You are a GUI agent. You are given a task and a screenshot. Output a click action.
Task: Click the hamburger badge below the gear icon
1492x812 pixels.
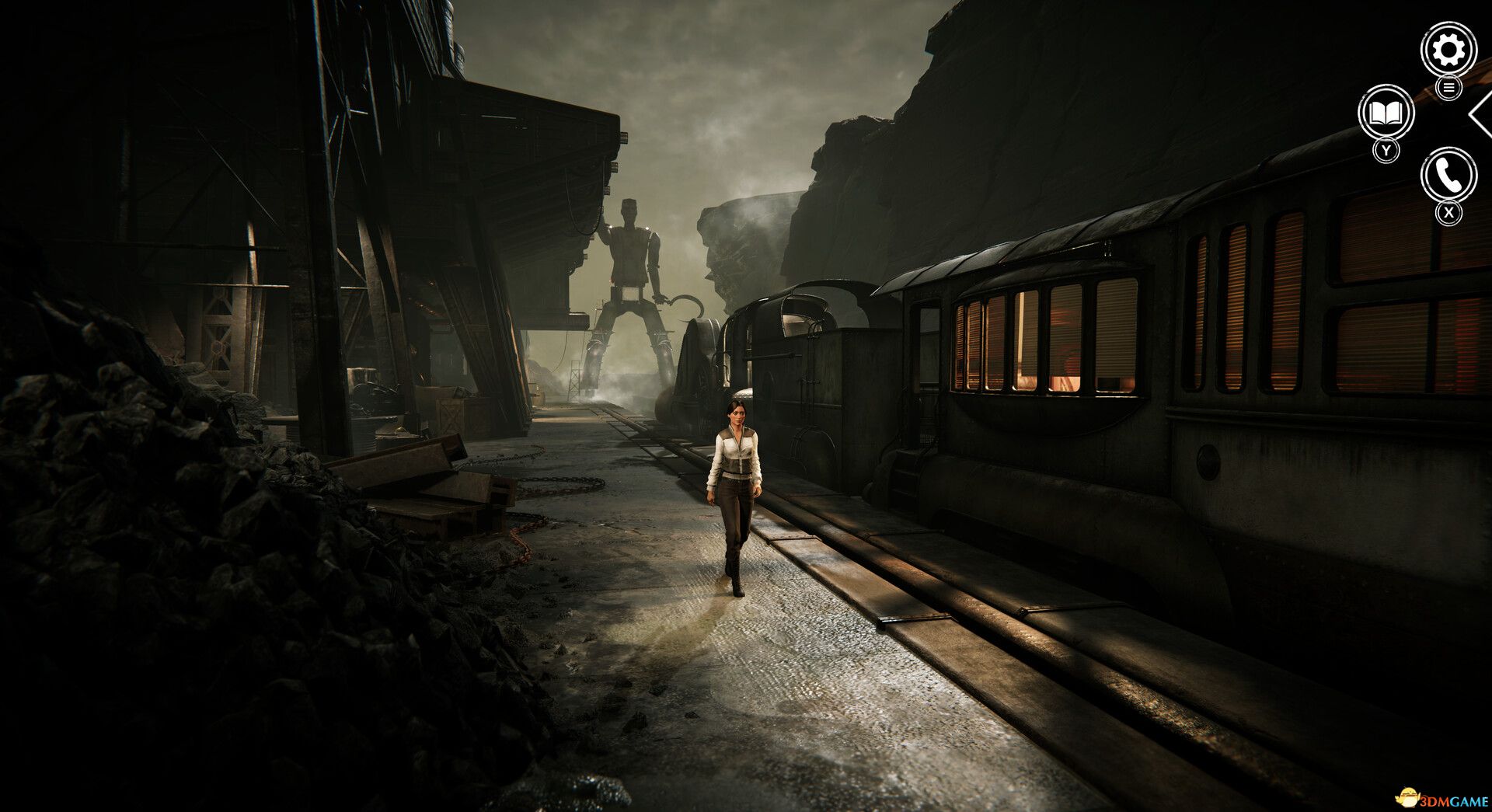pyautogui.click(x=1447, y=88)
